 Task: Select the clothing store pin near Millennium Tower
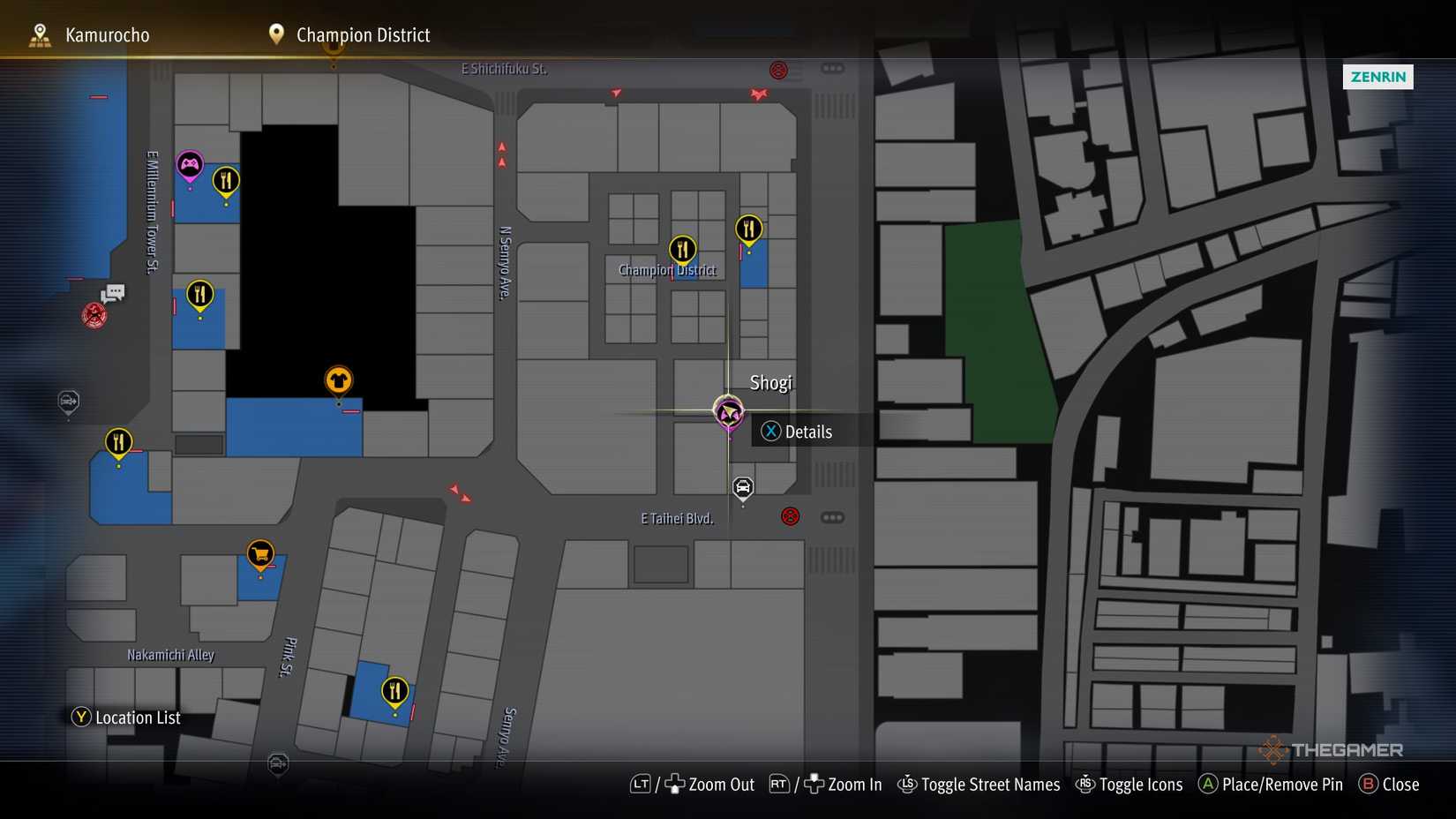338,379
